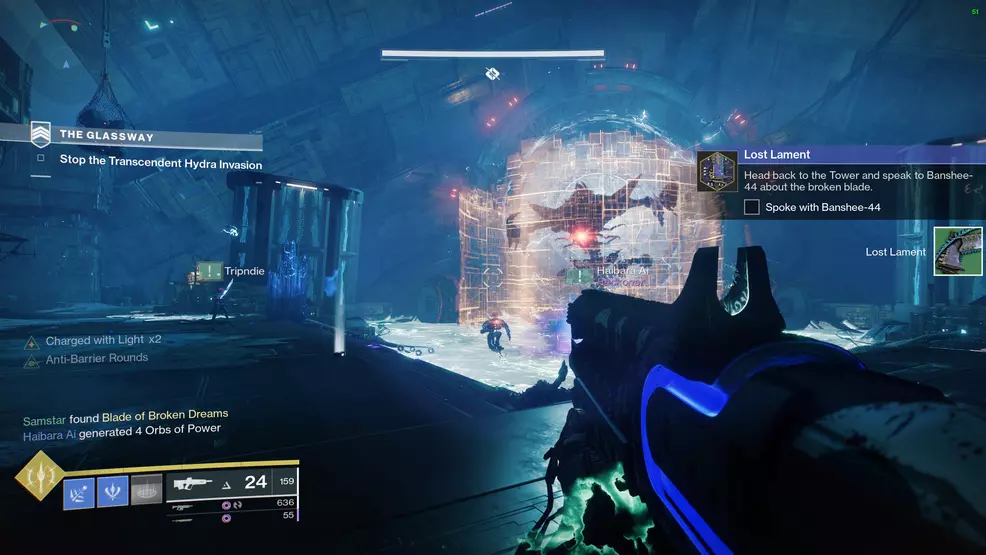Select the golden super ability diamond icon

[38, 479]
